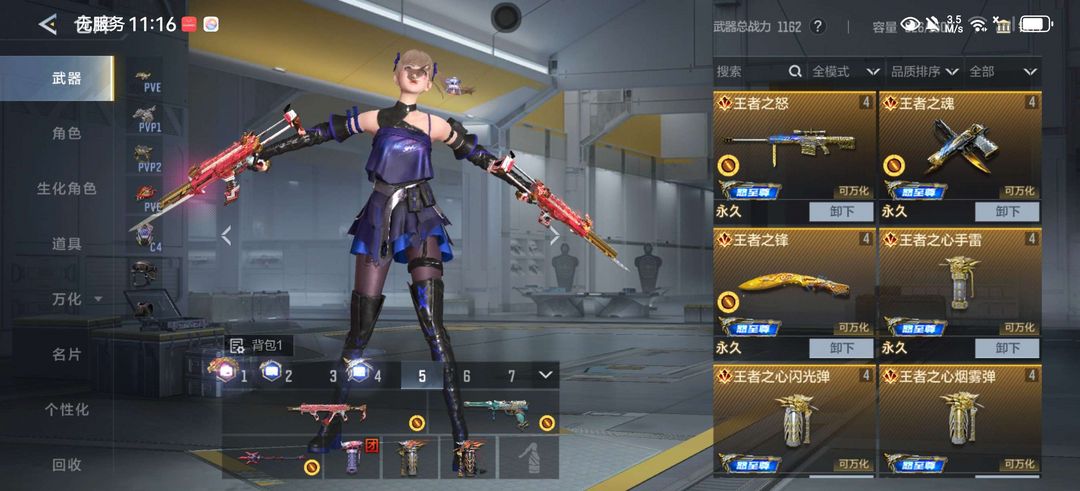Switch to backpack slot 6
Image resolution: width=1080 pixels, height=491 pixels.
(466, 376)
